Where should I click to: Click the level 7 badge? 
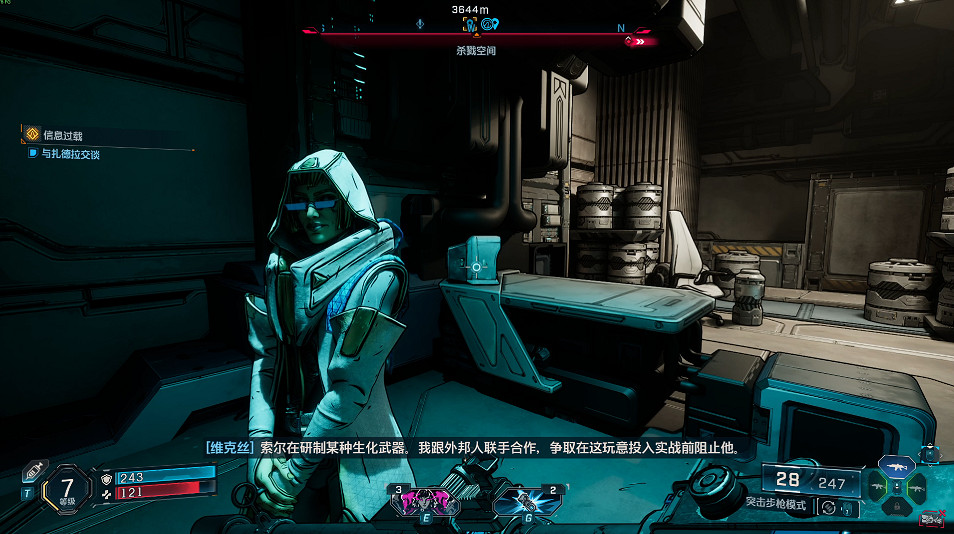(x=67, y=490)
